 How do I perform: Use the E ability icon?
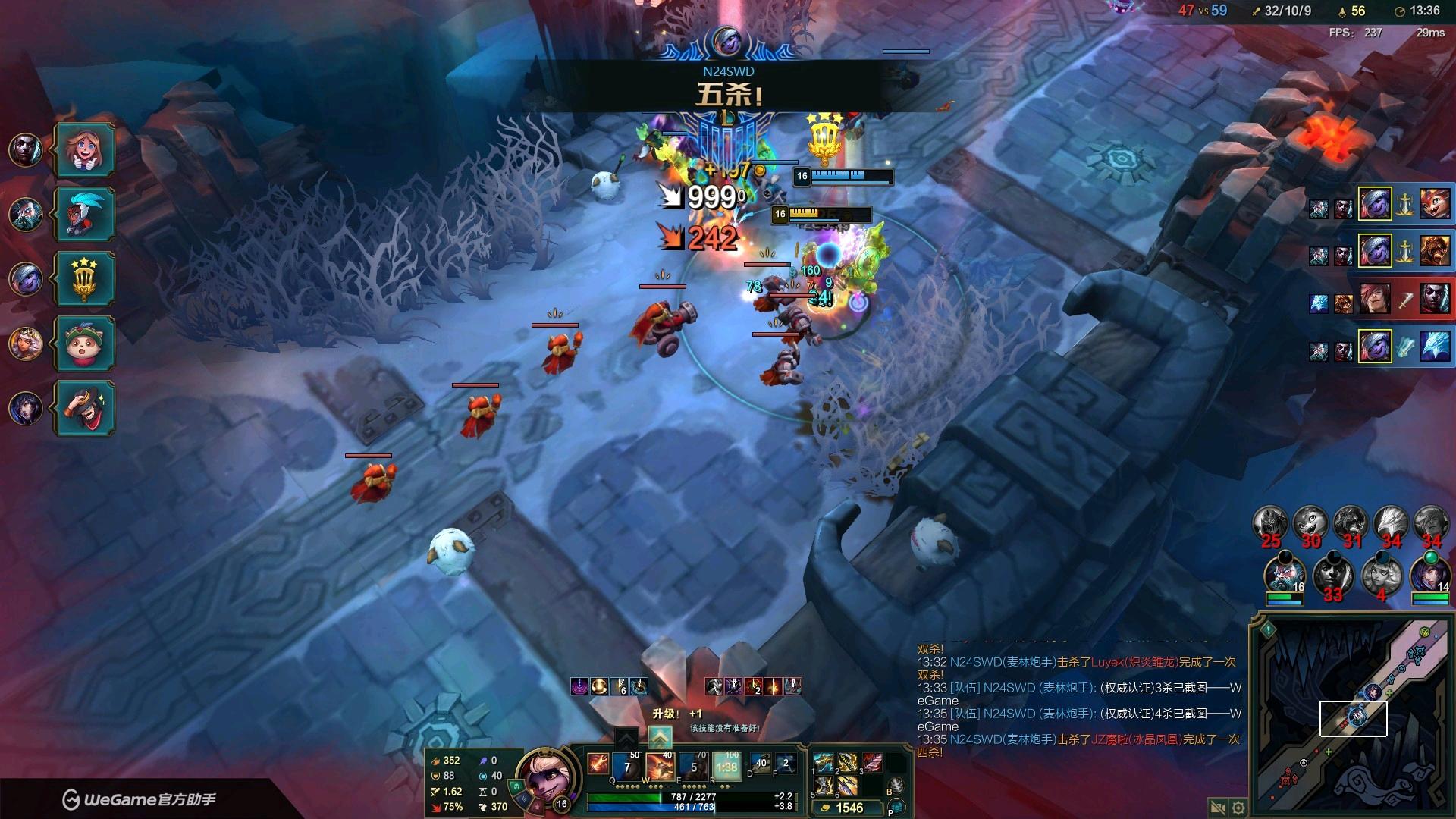point(693,767)
